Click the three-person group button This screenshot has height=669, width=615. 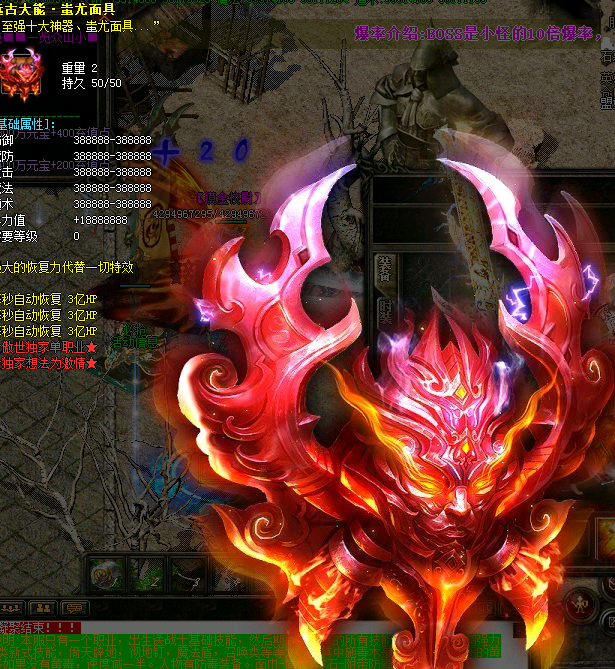click(x=14, y=607)
